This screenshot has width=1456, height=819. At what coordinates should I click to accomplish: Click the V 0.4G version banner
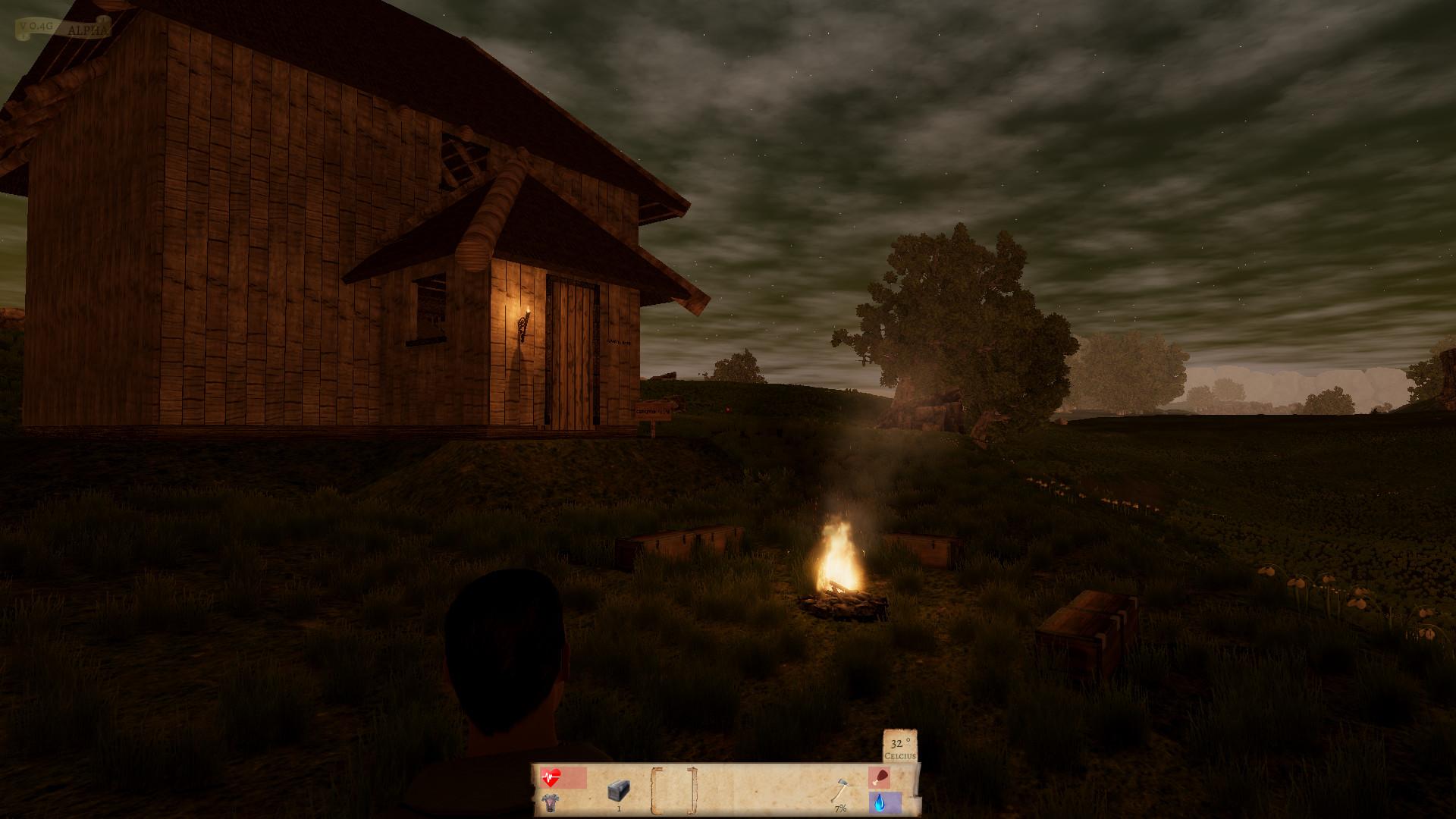click(36, 25)
